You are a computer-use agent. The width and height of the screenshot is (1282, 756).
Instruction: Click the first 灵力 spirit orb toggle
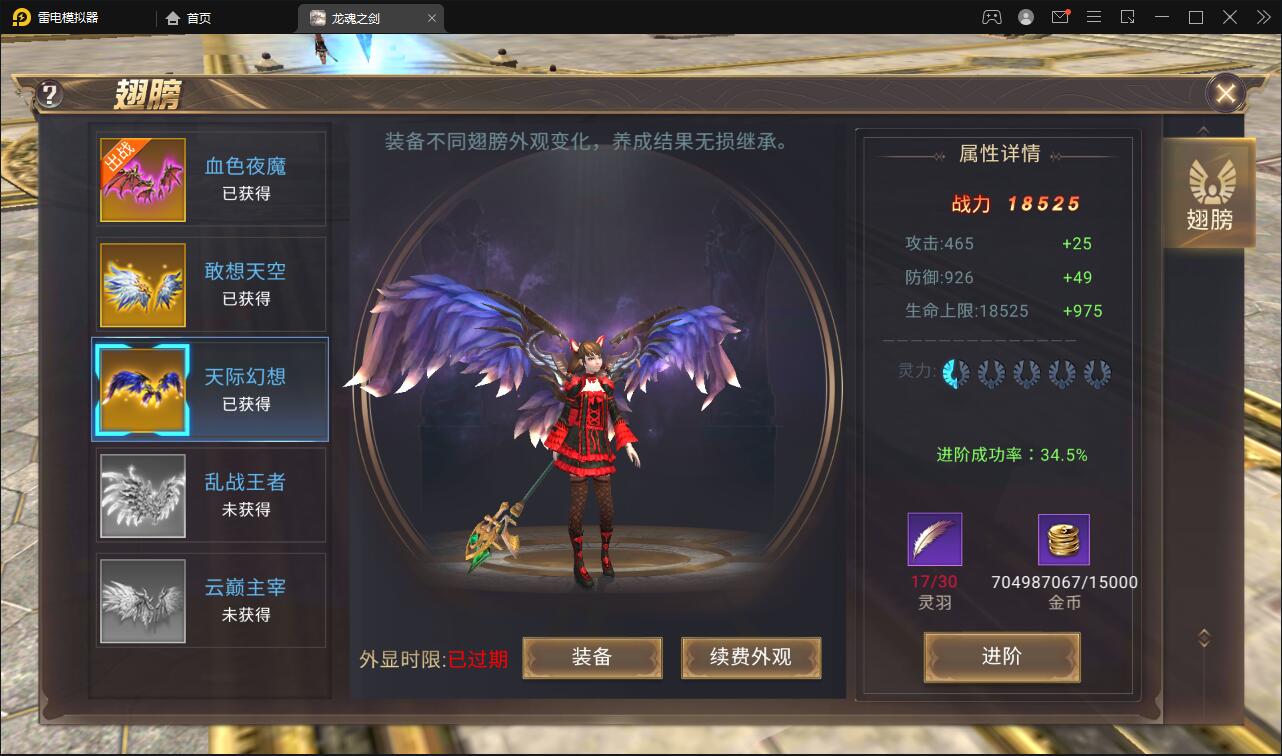[956, 372]
